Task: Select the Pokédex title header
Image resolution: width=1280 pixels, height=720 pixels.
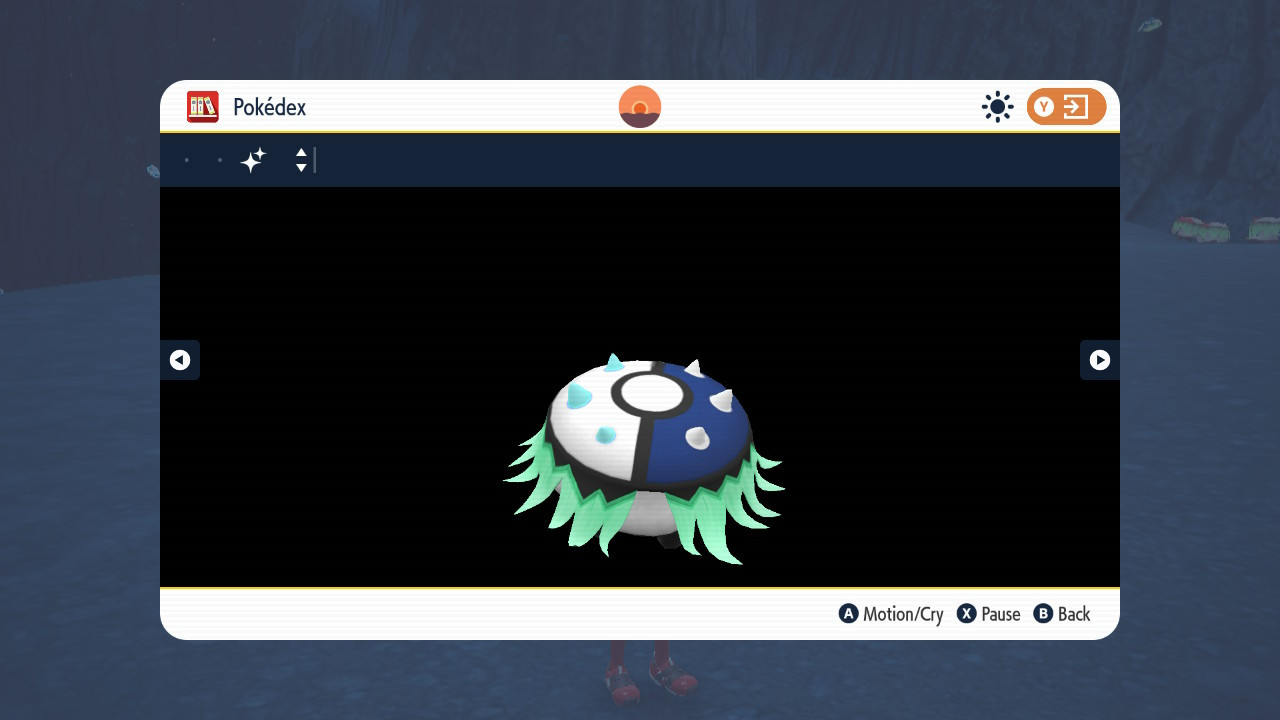Action: pos(268,107)
